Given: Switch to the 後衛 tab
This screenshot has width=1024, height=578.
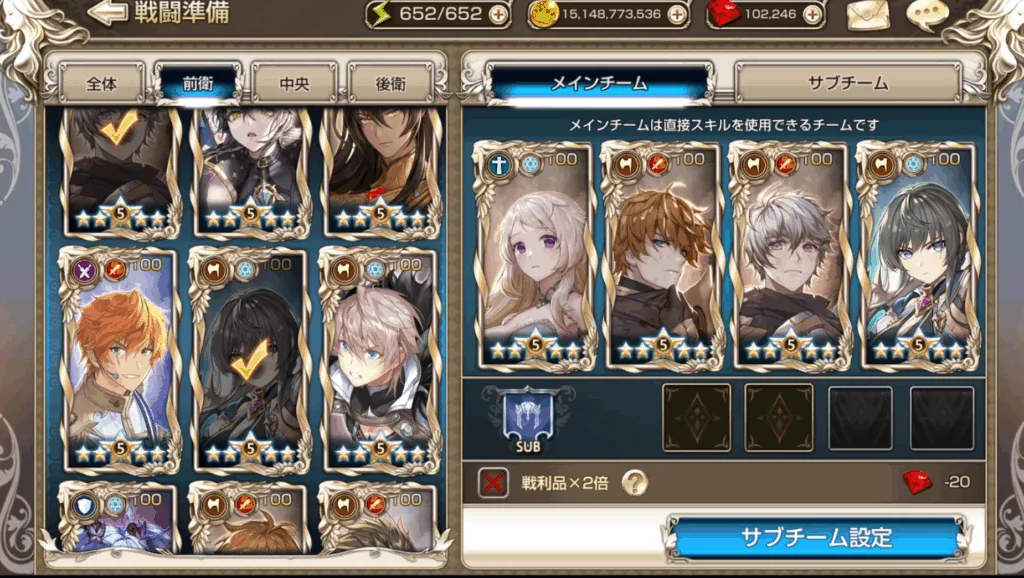Looking at the screenshot, I should coord(390,83).
